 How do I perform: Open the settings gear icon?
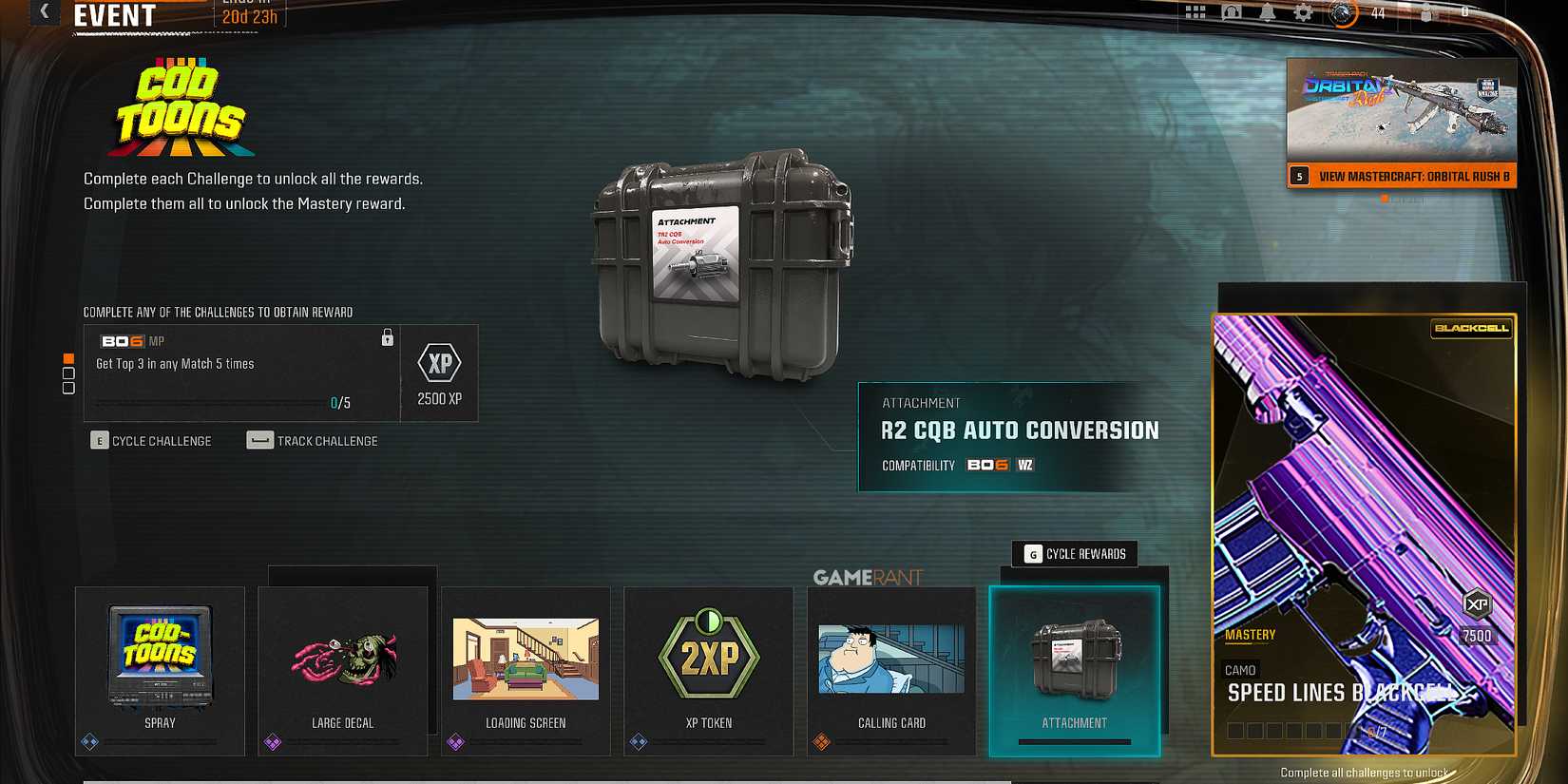point(1305,12)
